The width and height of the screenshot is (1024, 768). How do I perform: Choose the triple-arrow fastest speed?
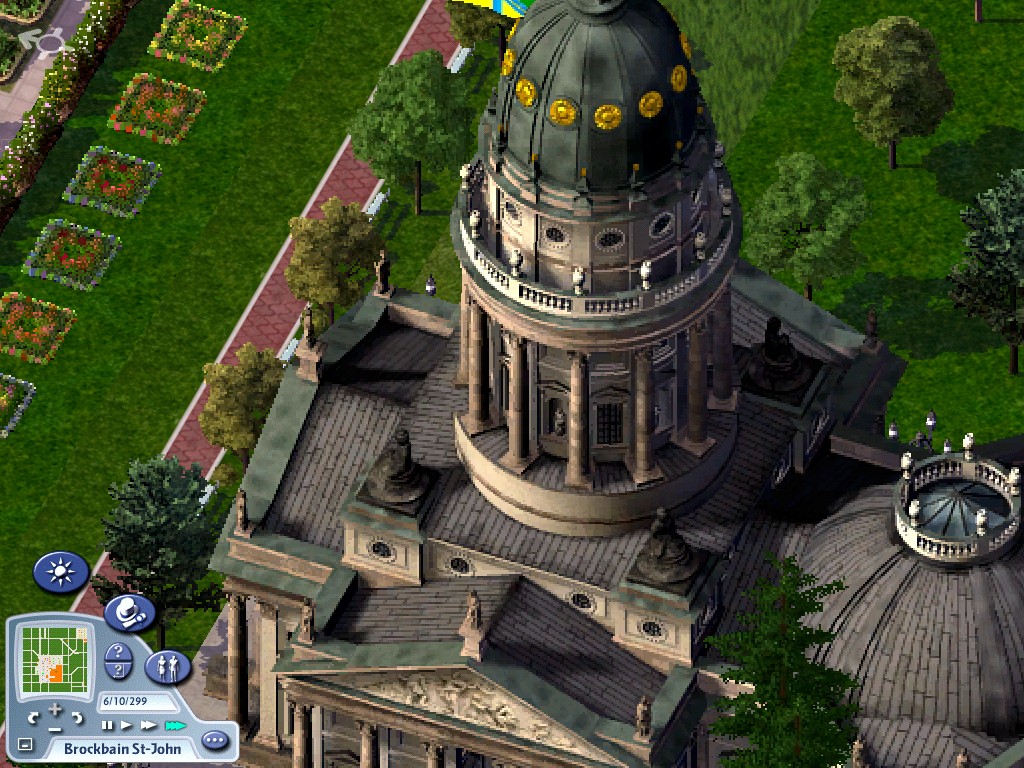pos(175,725)
